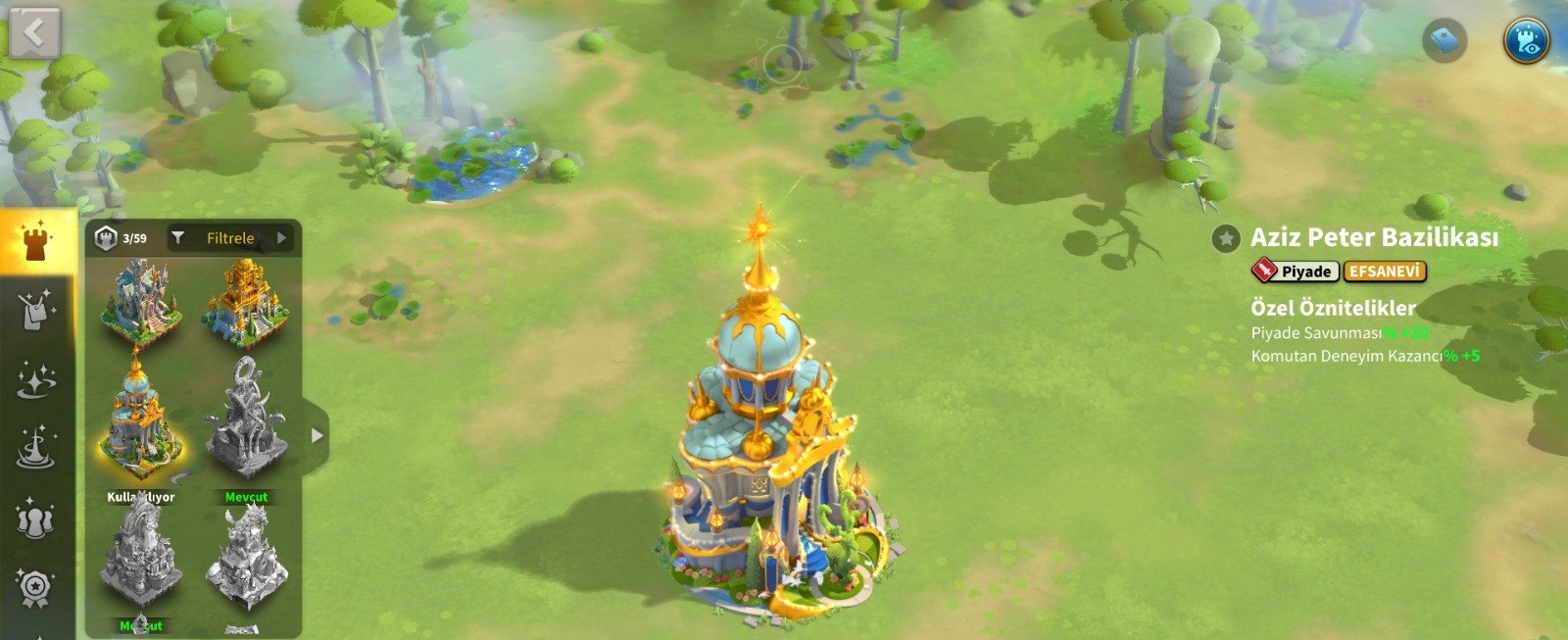This screenshot has width=1568, height=640.
Task: Expand the skin list side arrow
Action: (x=317, y=436)
